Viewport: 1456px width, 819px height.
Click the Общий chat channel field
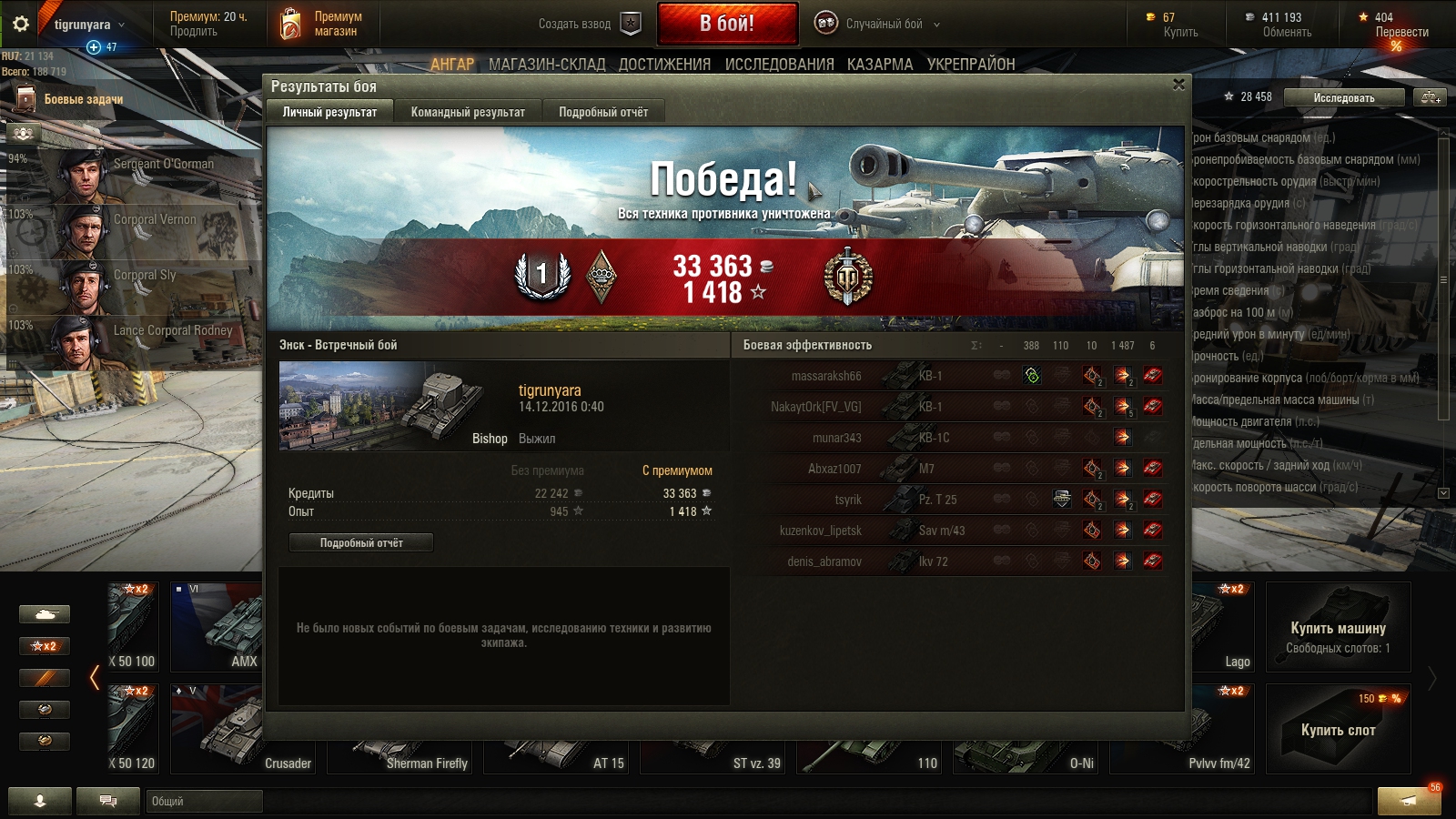[204, 801]
